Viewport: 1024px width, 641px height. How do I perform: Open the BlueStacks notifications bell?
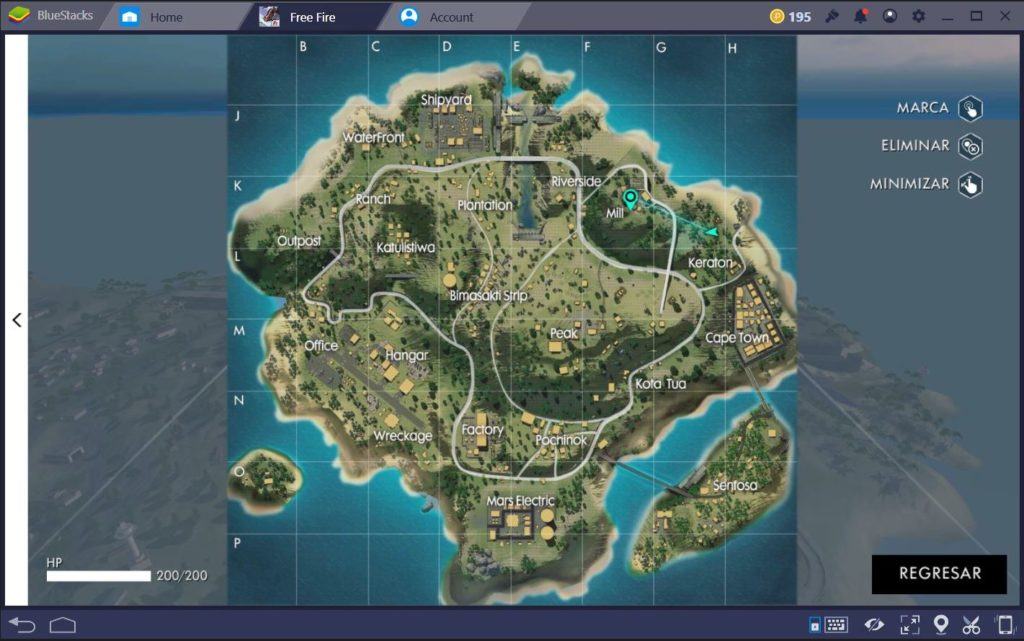point(860,16)
